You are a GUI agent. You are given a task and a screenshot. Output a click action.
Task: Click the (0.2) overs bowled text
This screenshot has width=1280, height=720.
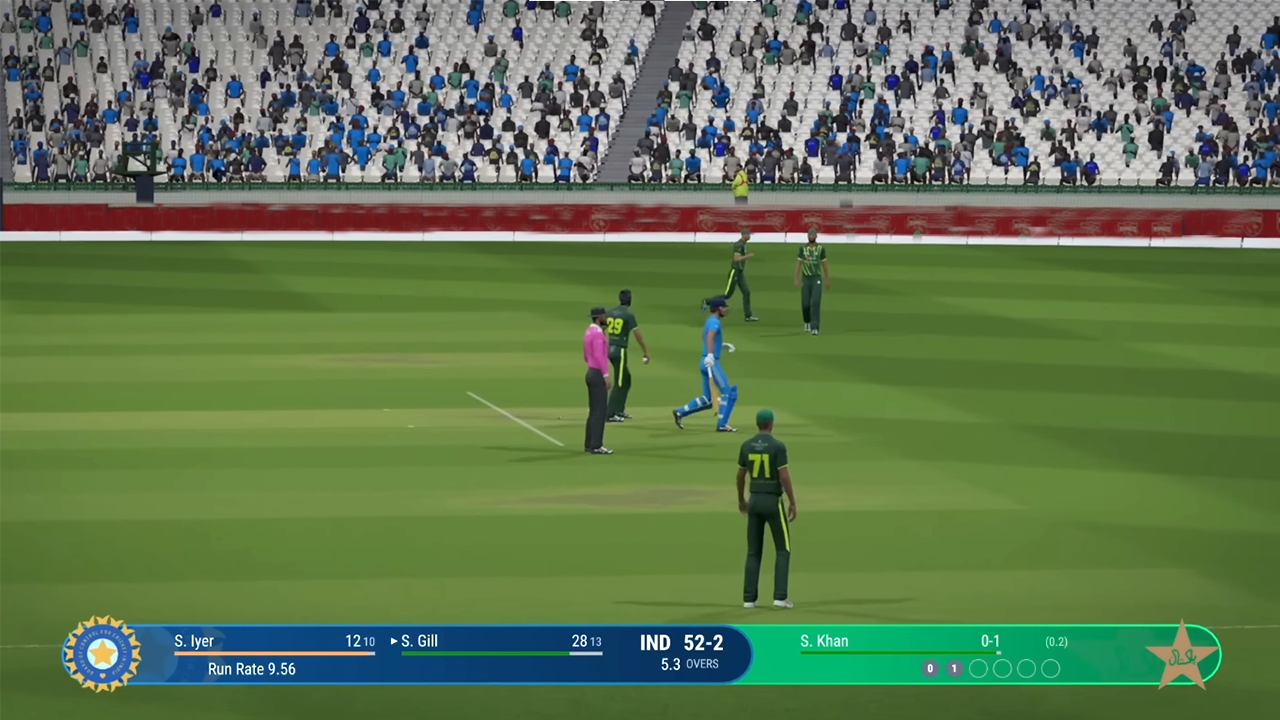[x=1056, y=642]
